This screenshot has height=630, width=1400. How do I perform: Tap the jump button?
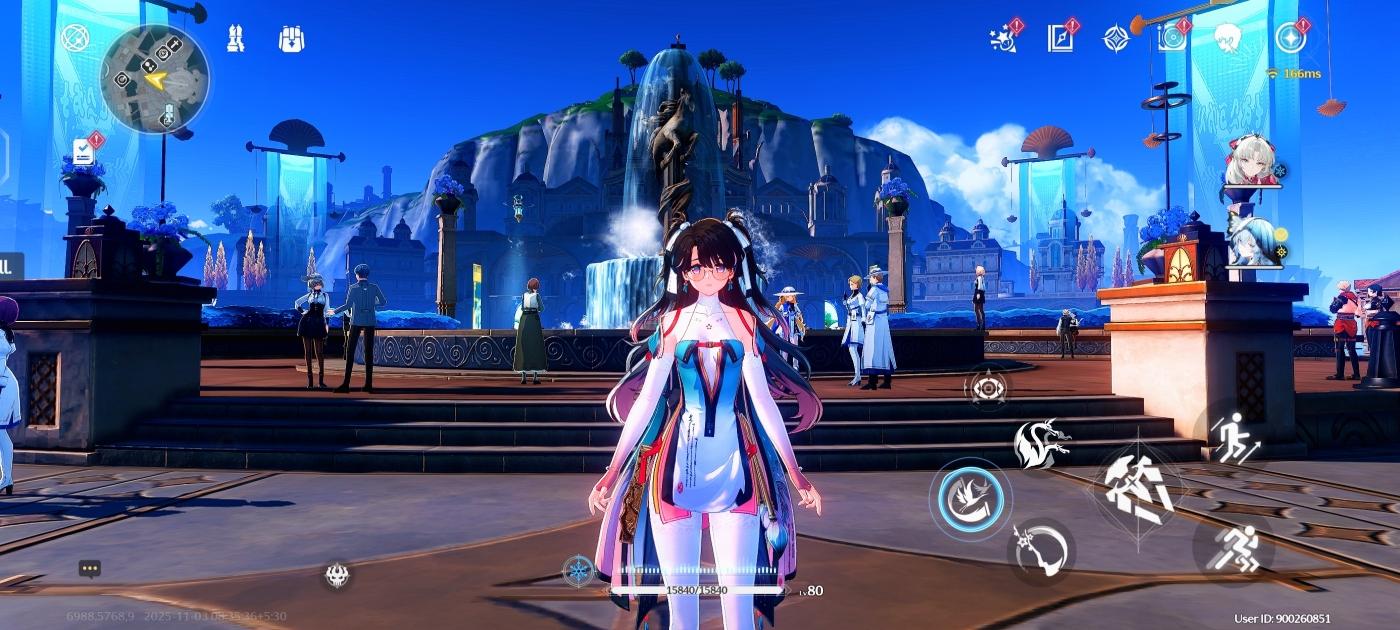pyautogui.click(x=1234, y=435)
